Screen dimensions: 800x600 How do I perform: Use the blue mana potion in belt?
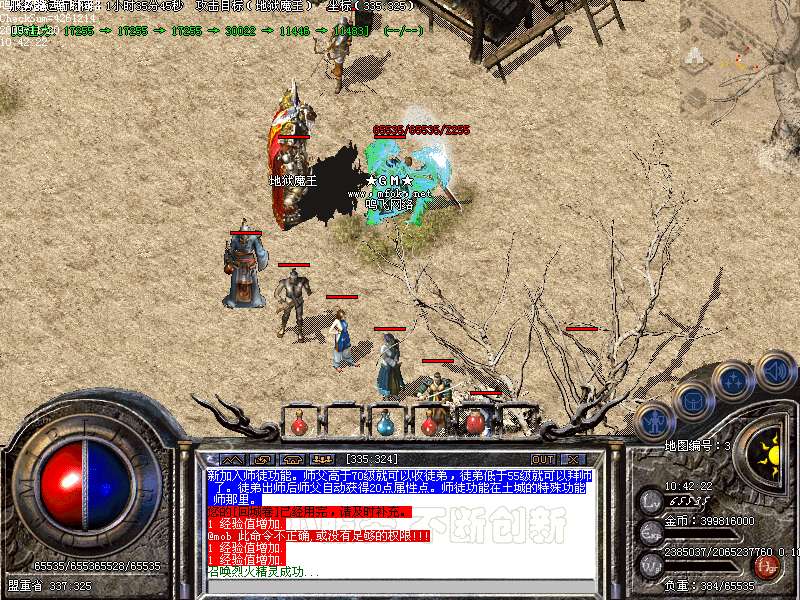click(x=386, y=424)
